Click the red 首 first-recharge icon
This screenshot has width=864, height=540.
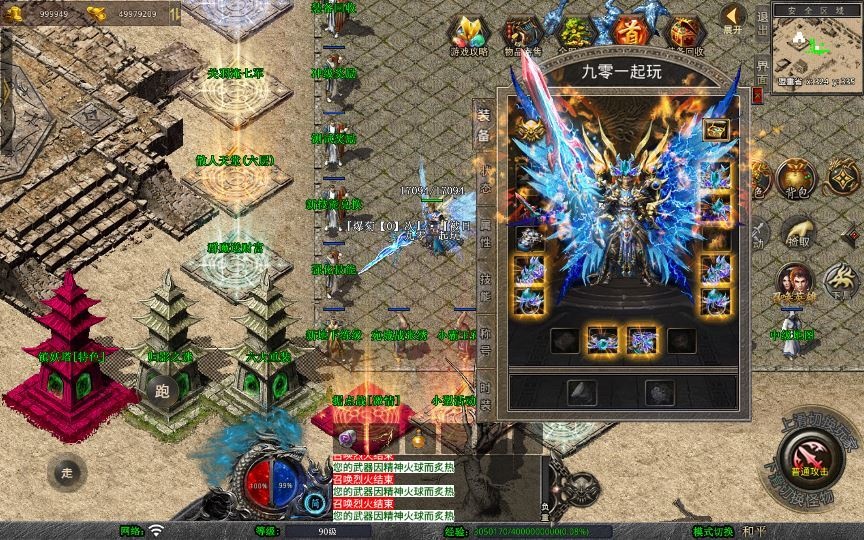630,31
